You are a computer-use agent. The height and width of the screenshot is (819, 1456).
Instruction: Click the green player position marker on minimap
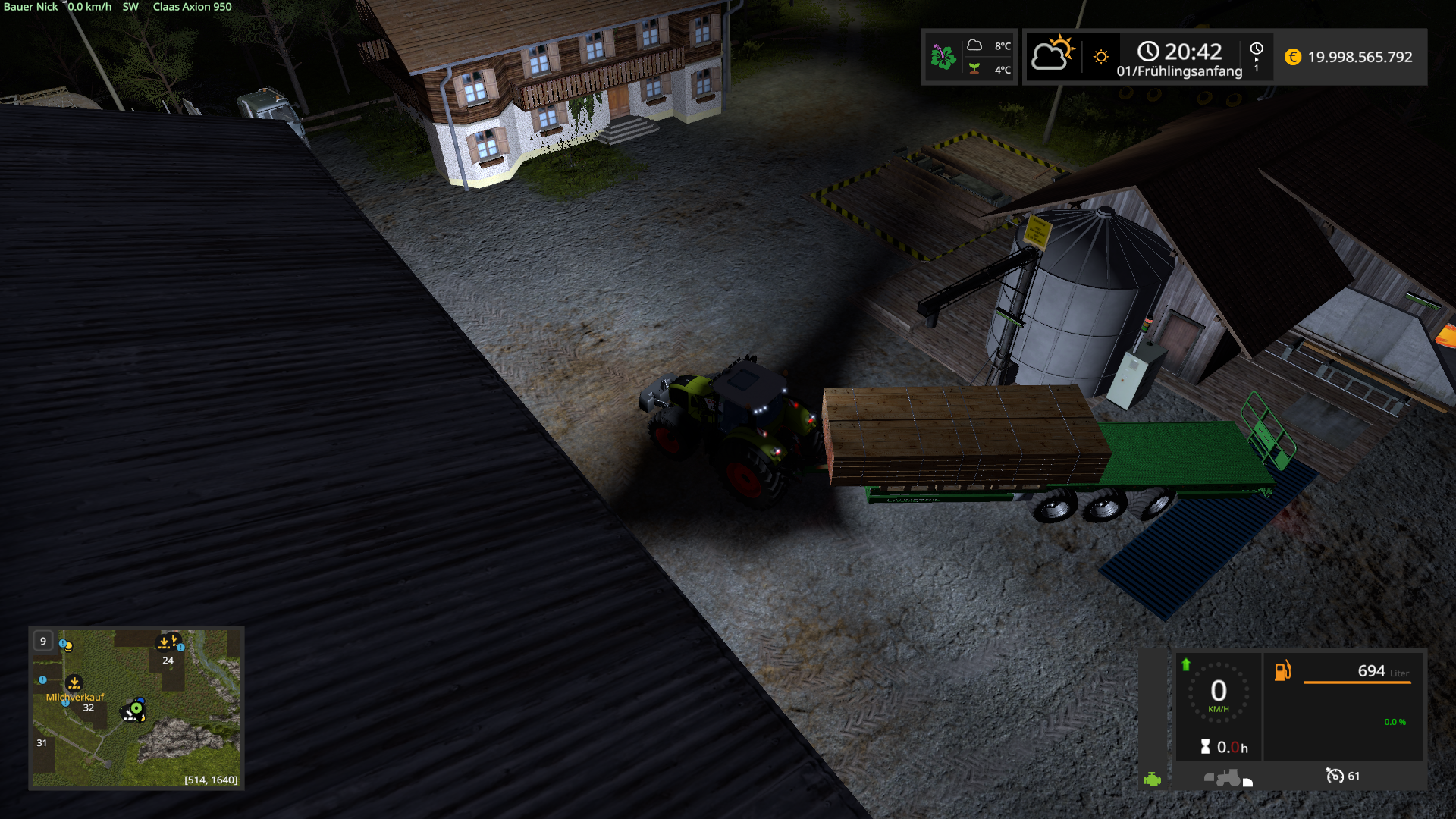tap(136, 708)
